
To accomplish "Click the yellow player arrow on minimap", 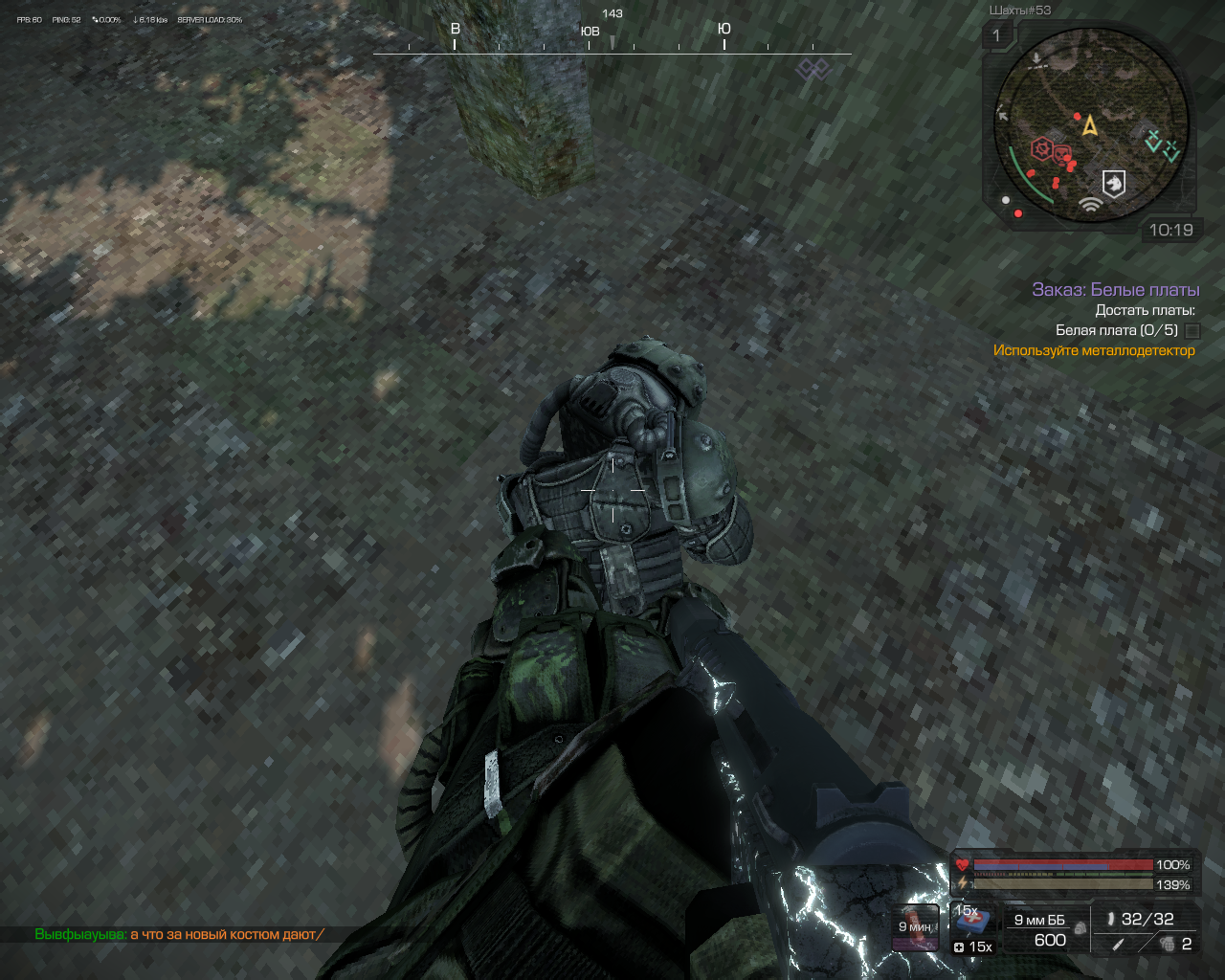I will (1089, 125).
